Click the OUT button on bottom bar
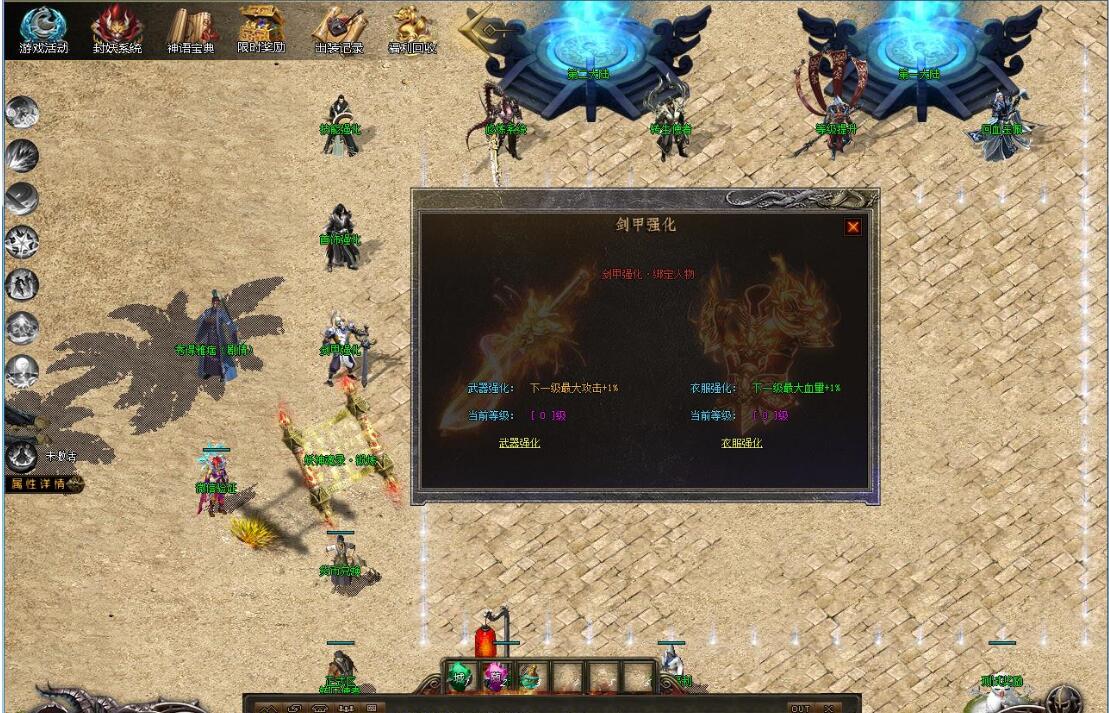The image size is (1109, 713). 800,708
